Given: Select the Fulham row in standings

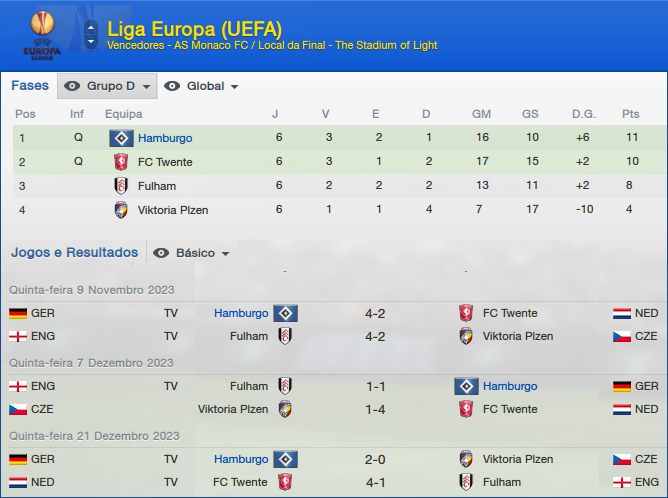Looking at the screenshot, I should [157, 186].
